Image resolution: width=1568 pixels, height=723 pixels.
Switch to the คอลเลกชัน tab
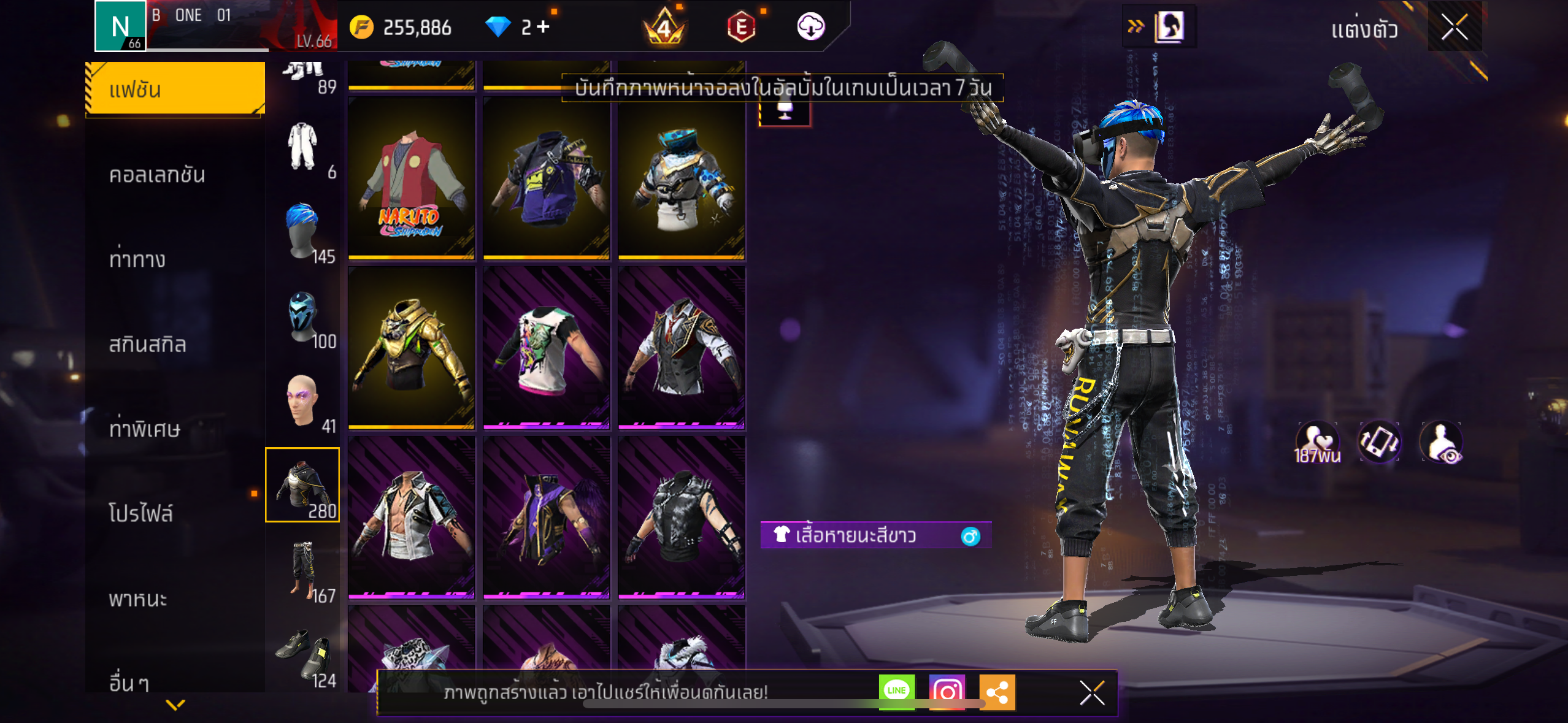pyautogui.click(x=157, y=175)
